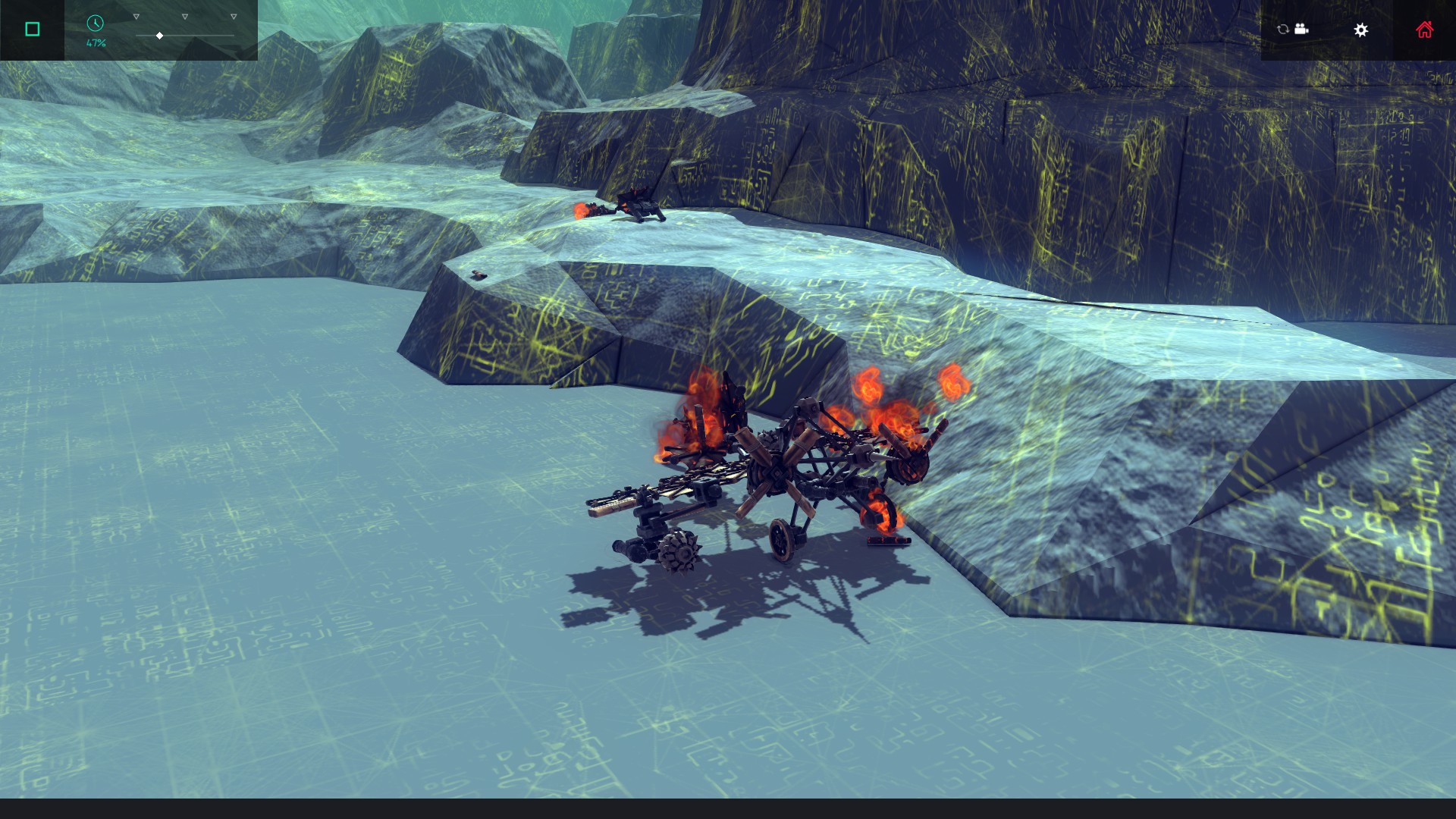Image resolution: width=1456 pixels, height=819 pixels.
Task: Stop the simulation with the square icon
Action: pyautogui.click(x=31, y=29)
